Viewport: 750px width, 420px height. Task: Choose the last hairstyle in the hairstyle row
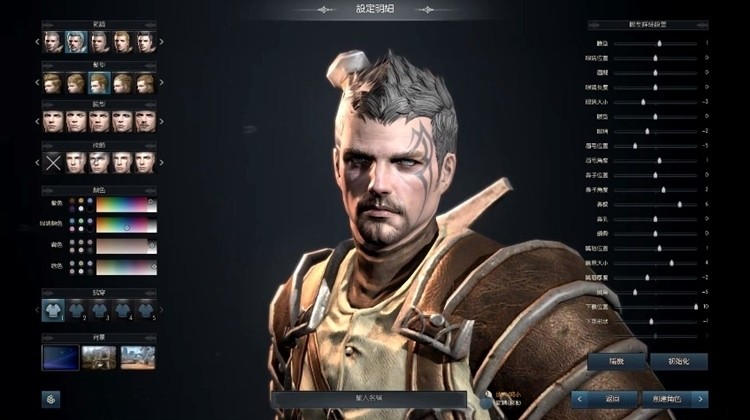(x=146, y=83)
